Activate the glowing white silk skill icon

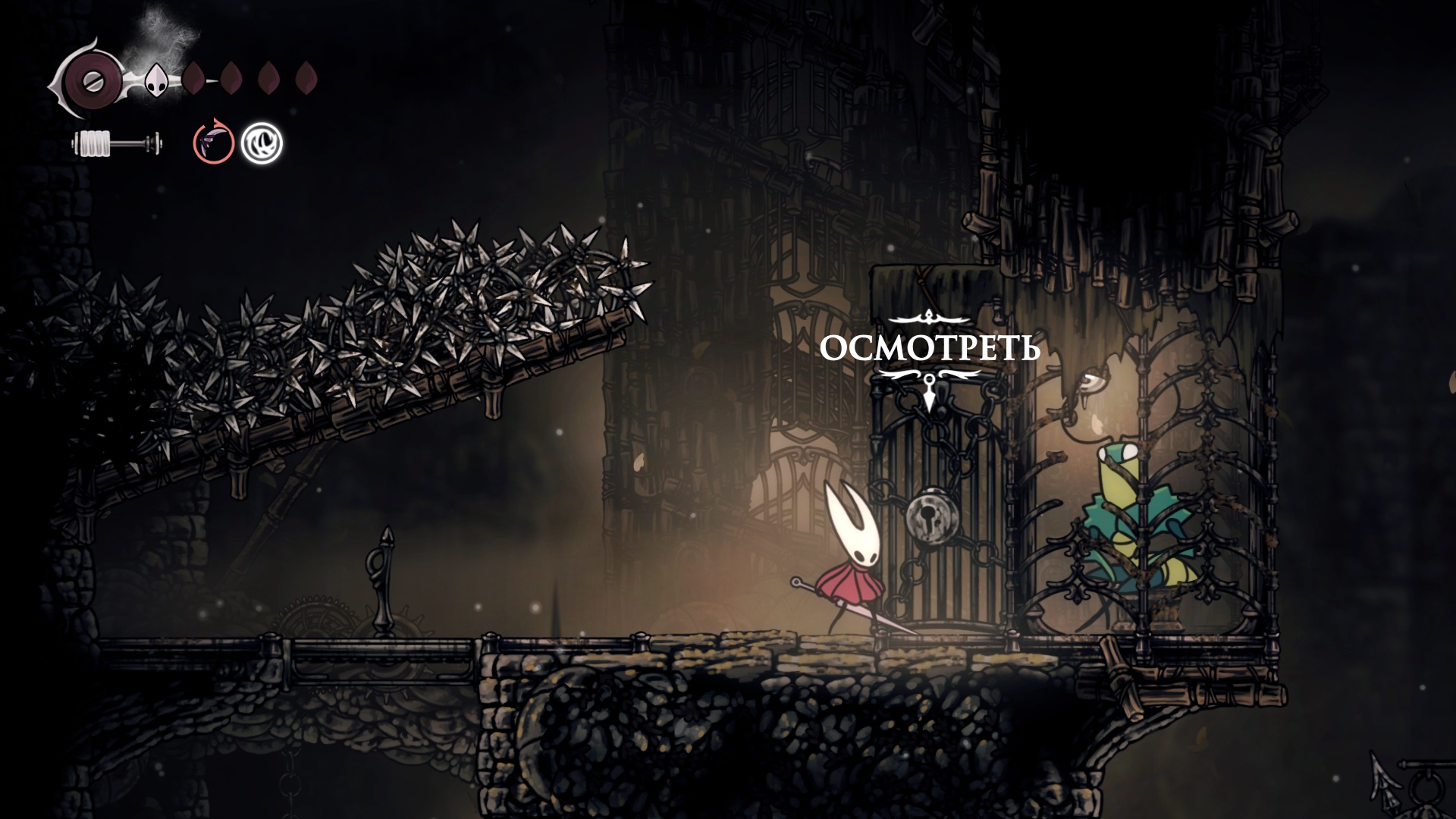262,143
